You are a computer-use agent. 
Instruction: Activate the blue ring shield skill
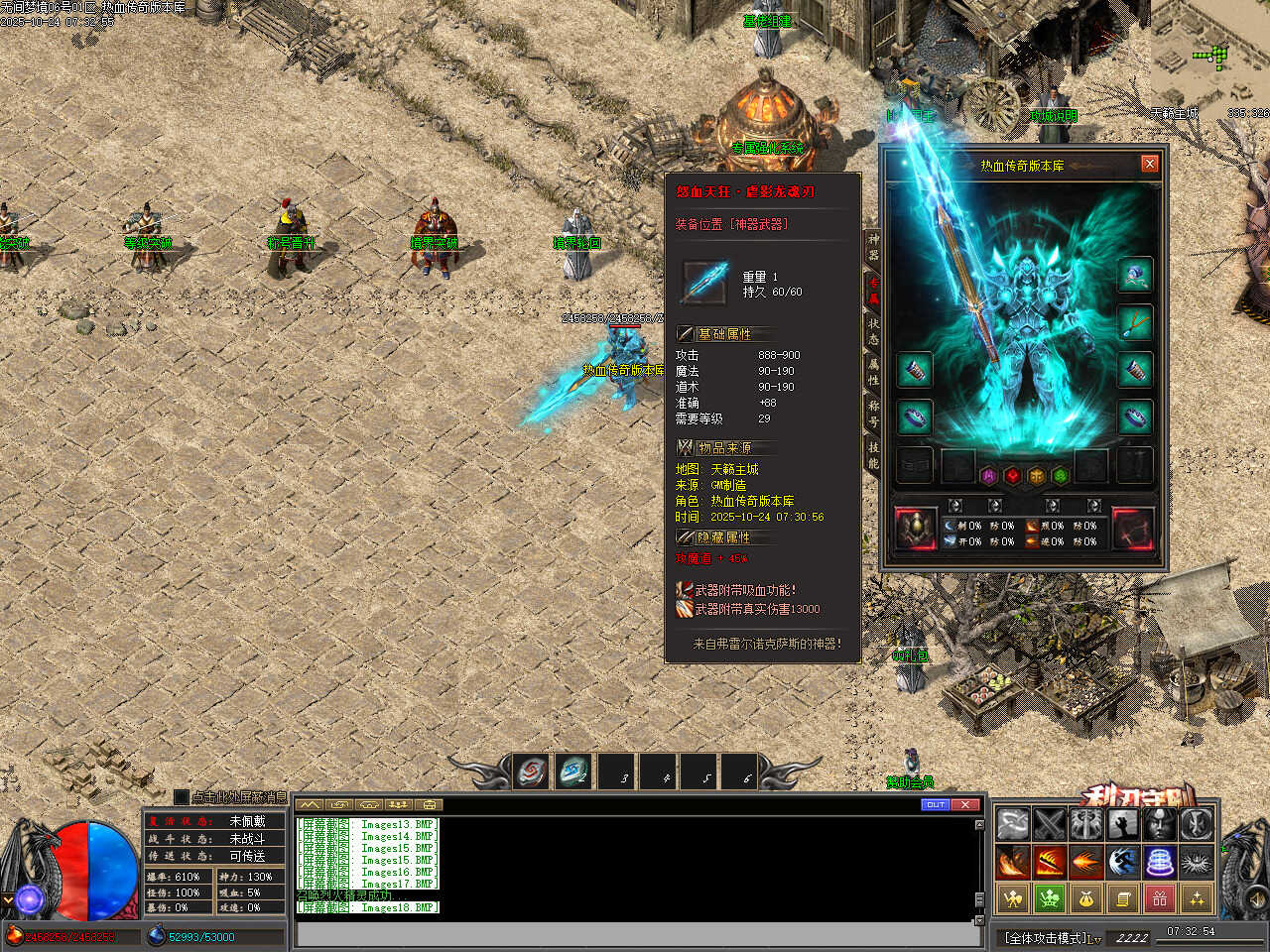(x=1160, y=861)
